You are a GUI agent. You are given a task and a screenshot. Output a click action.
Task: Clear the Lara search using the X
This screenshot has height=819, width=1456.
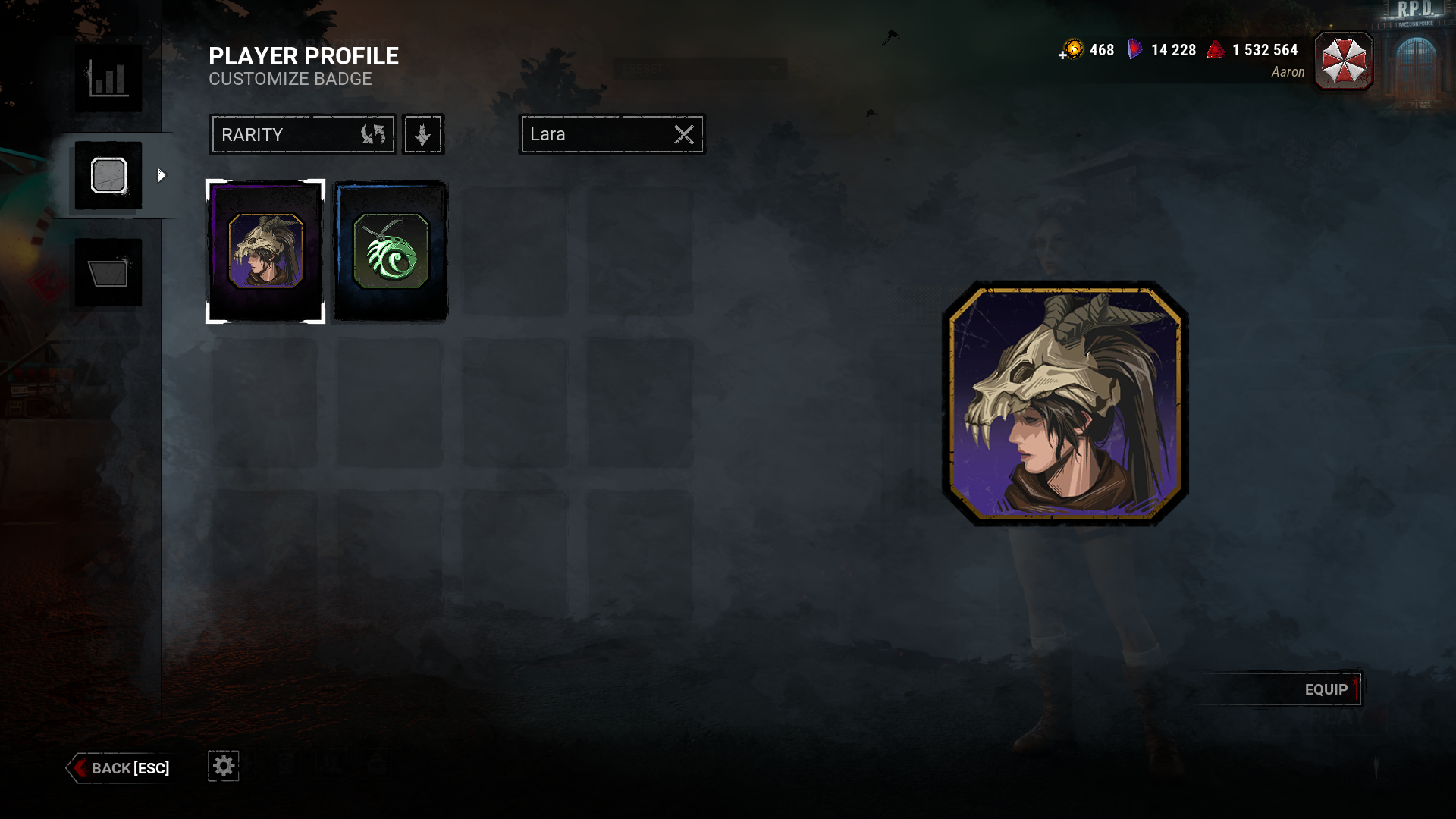(x=683, y=134)
